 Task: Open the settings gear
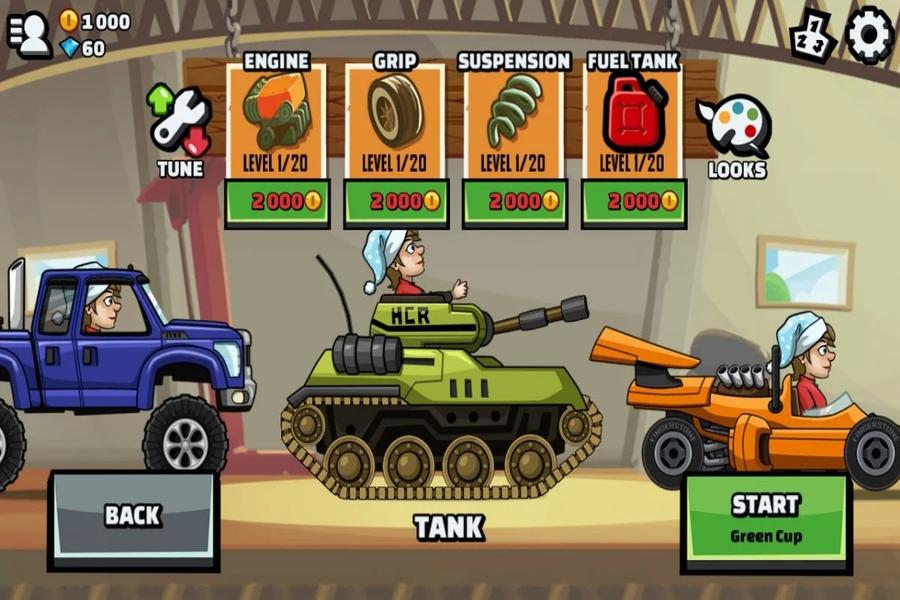(869, 35)
